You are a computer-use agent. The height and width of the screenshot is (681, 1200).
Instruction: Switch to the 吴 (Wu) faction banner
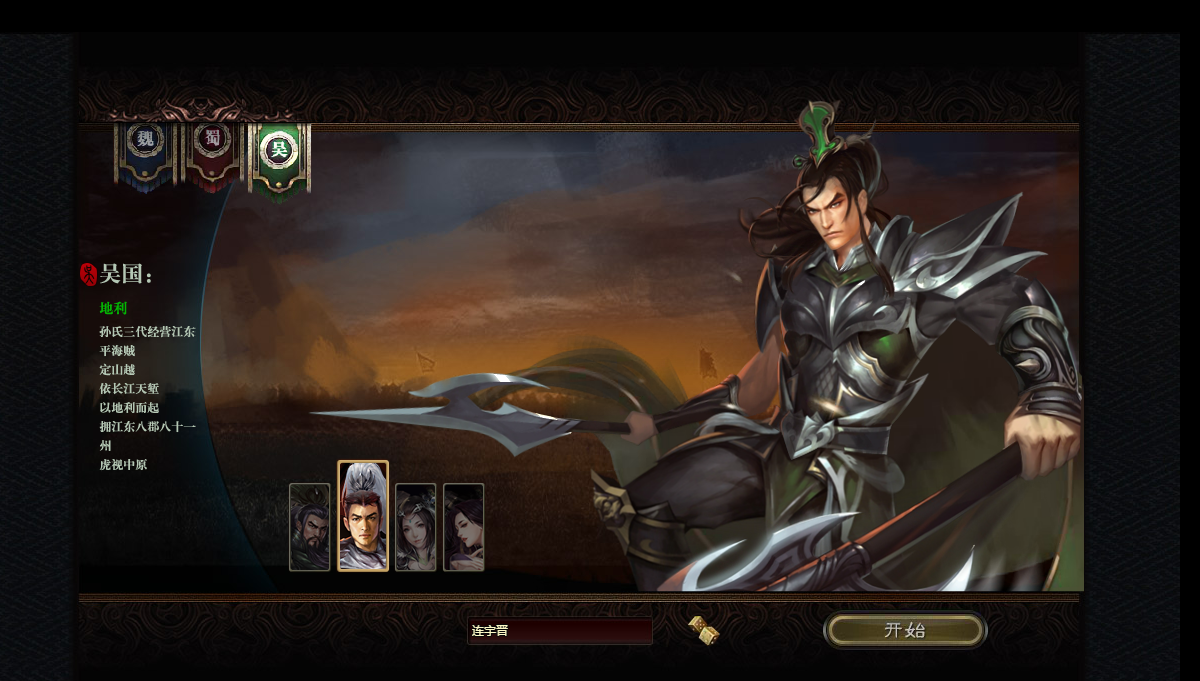point(279,153)
